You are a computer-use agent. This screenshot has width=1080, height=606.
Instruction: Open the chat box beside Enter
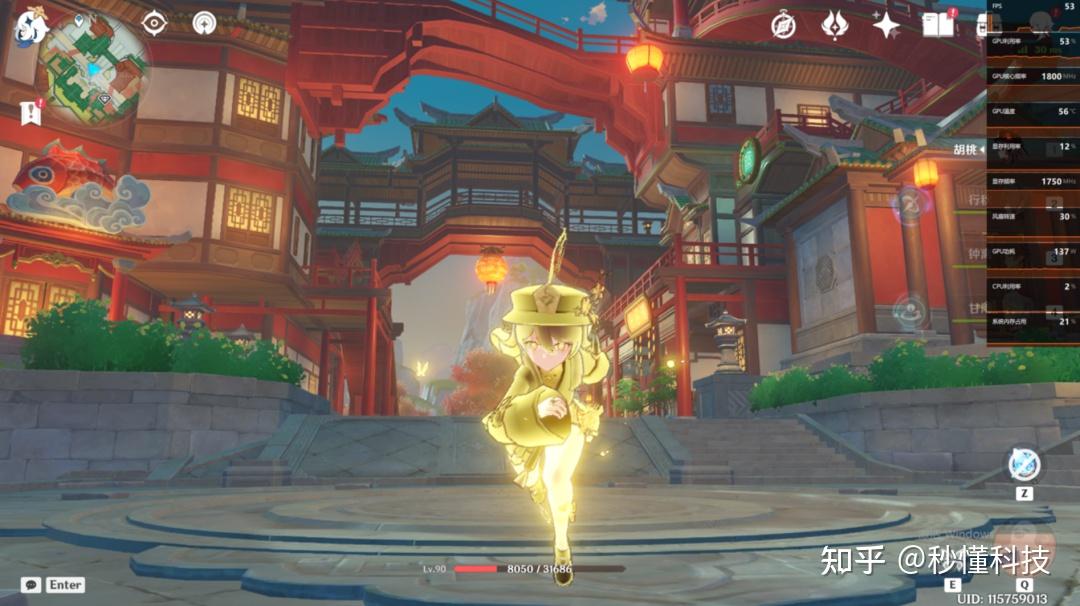tap(32, 585)
